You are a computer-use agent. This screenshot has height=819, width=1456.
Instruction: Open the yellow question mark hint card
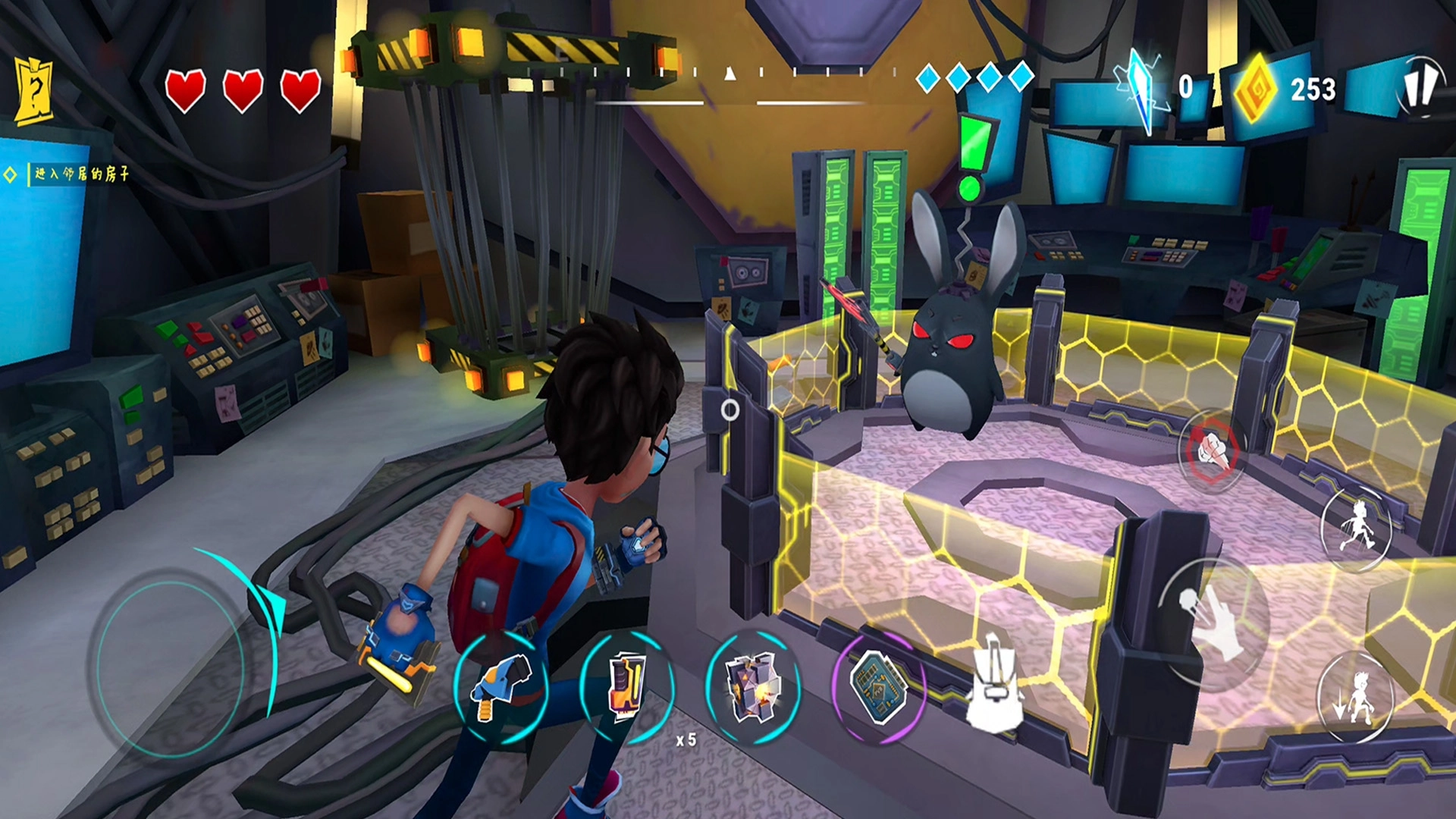click(x=34, y=93)
